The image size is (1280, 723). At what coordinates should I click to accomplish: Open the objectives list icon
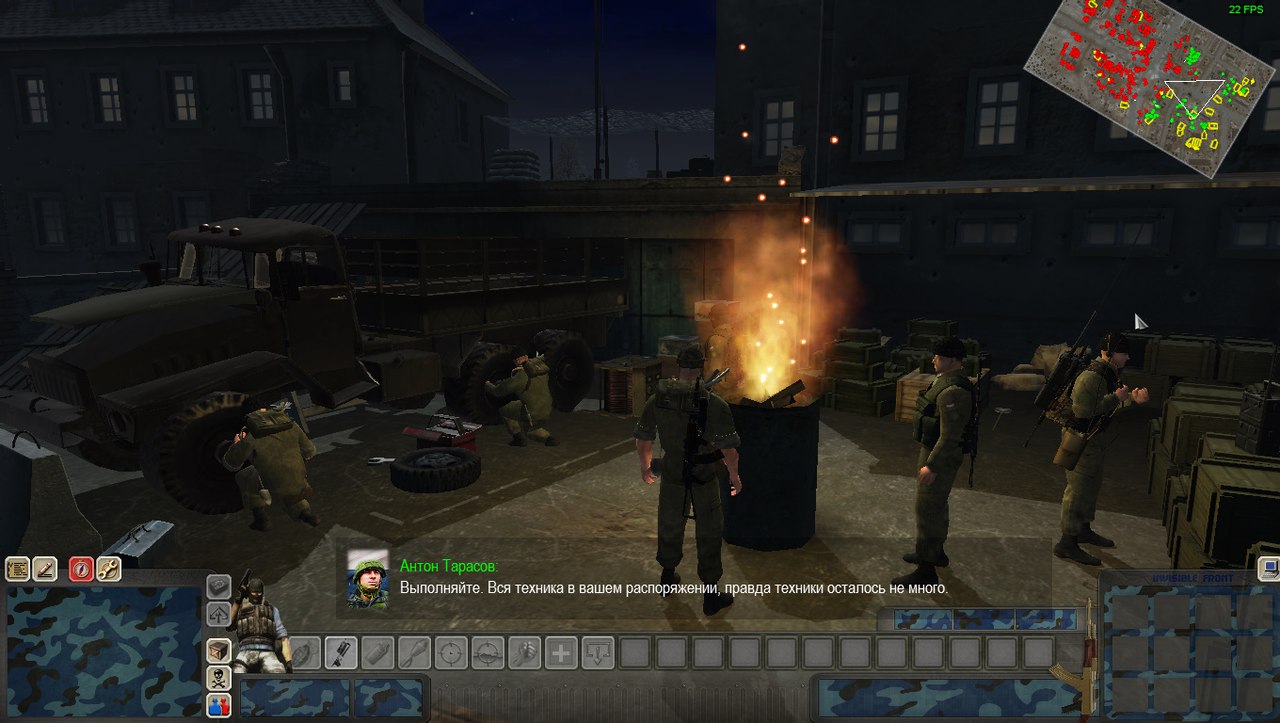click(x=17, y=570)
